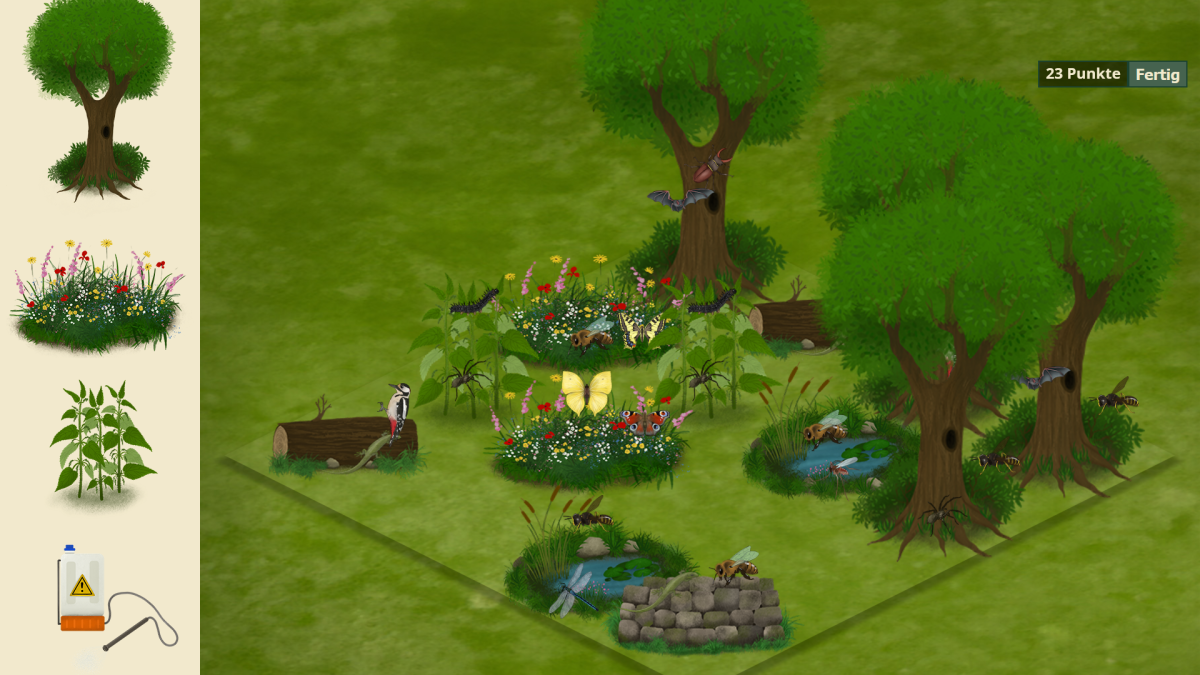Select the pesticide sprayer tool

coord(104,597)
